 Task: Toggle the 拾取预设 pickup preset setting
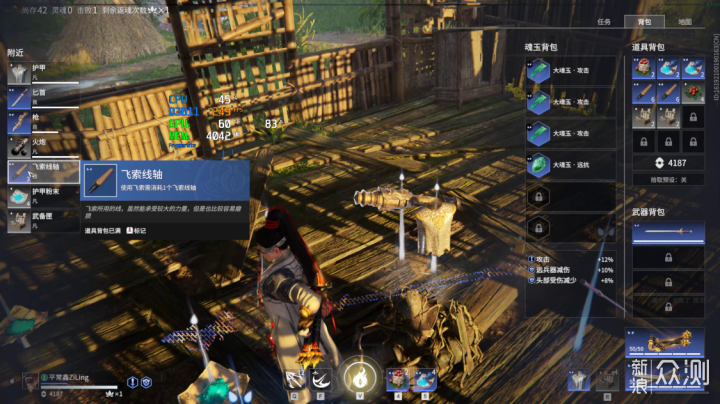[x=669, y=179]
